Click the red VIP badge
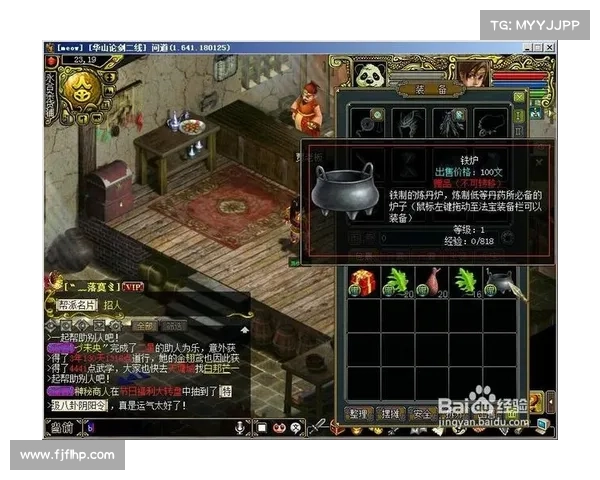Screen dimensions: 600x480 pos(134,286)
